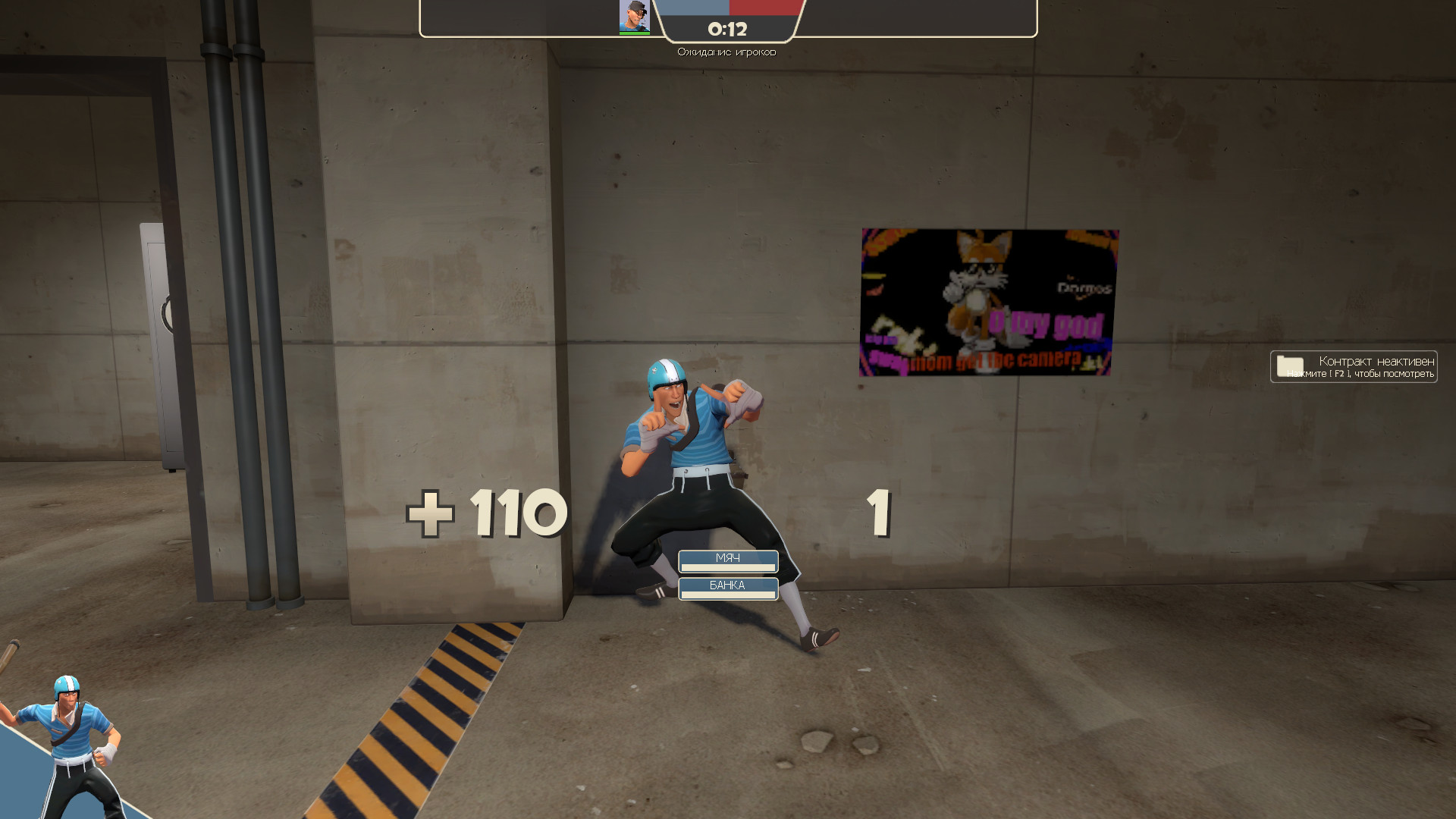Click the white number 1 counter

880,513
